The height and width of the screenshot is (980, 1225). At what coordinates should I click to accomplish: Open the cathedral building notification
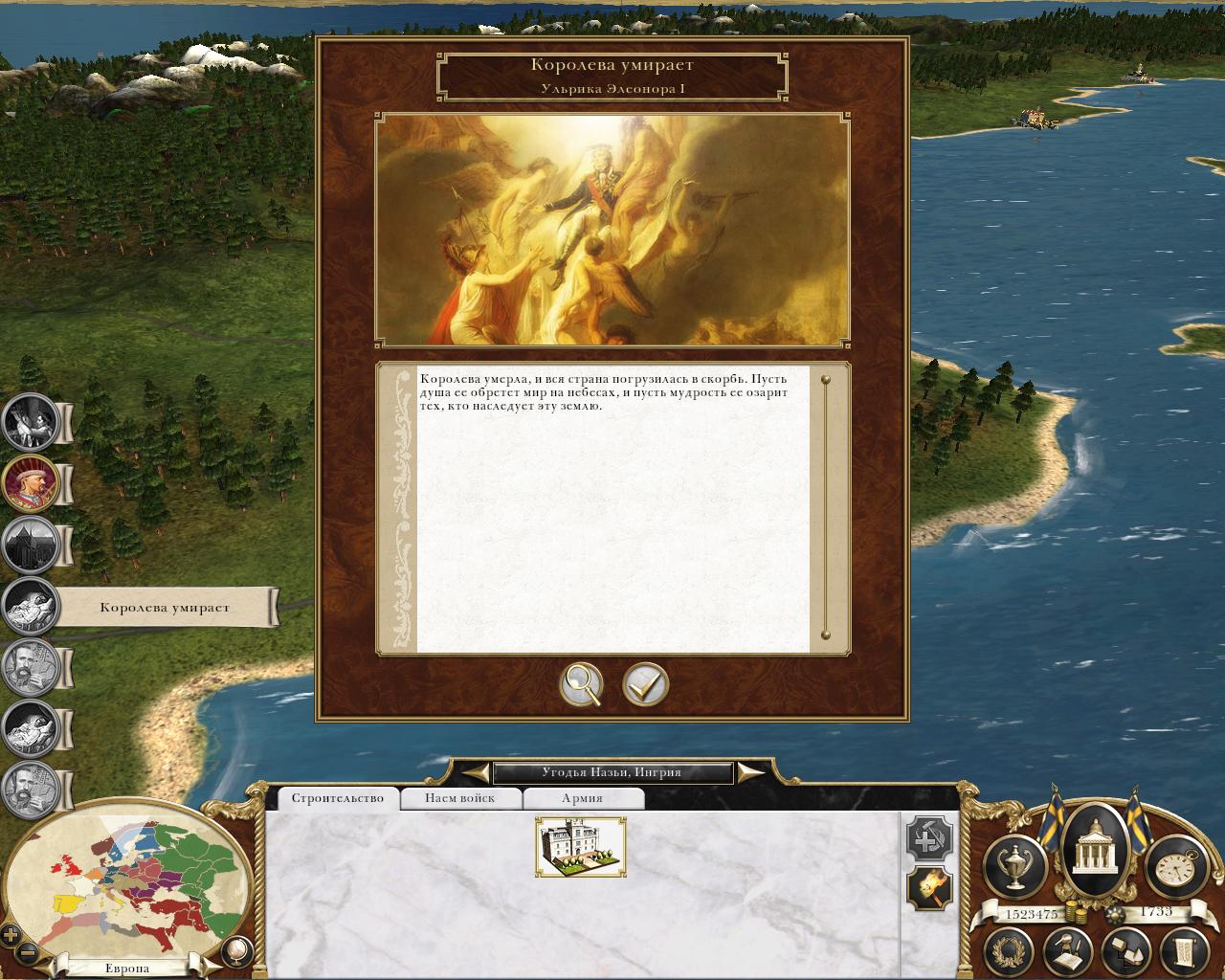32,545
